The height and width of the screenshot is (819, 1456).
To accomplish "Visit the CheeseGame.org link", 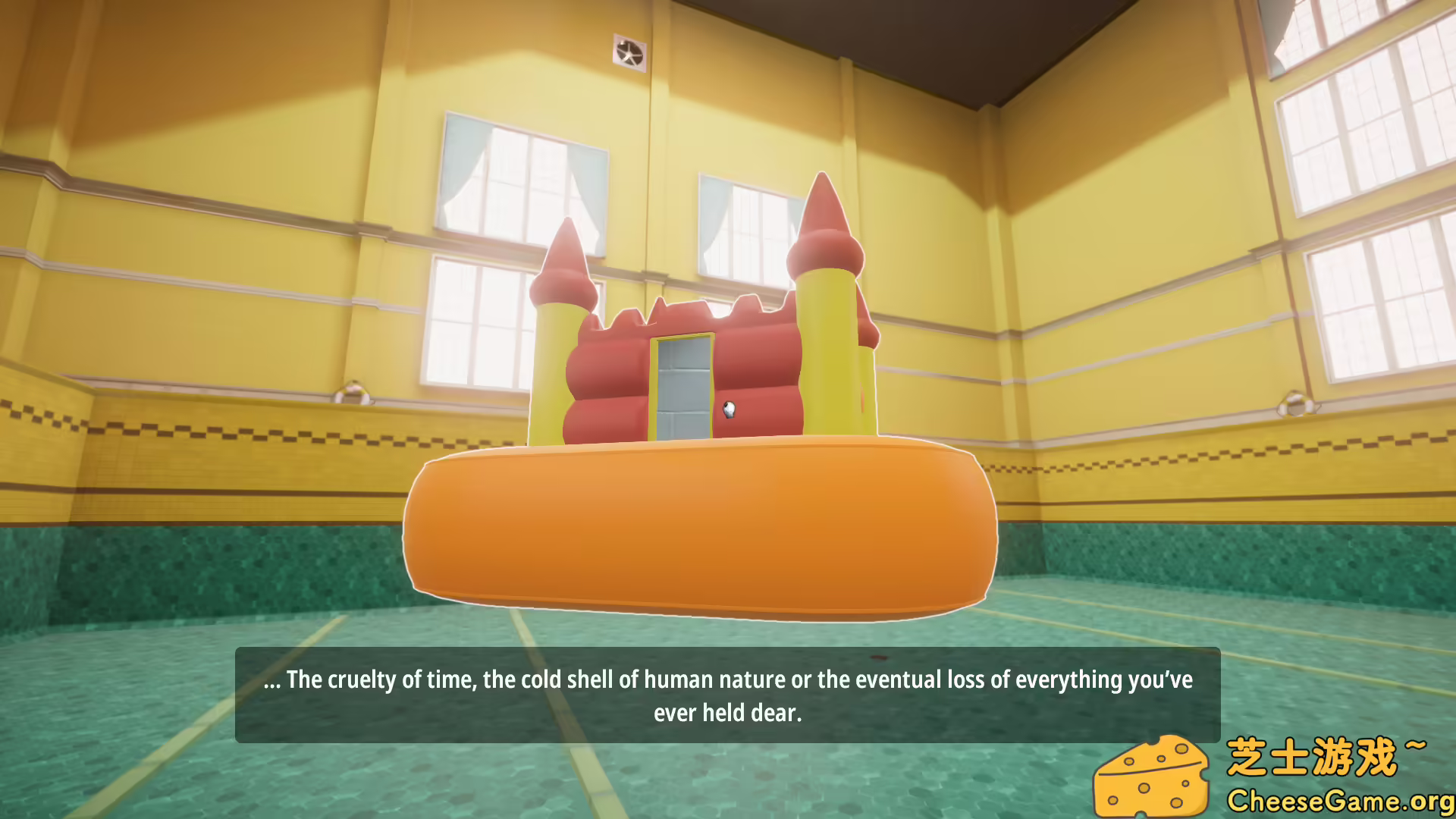I will click(x=1342, y=800).
